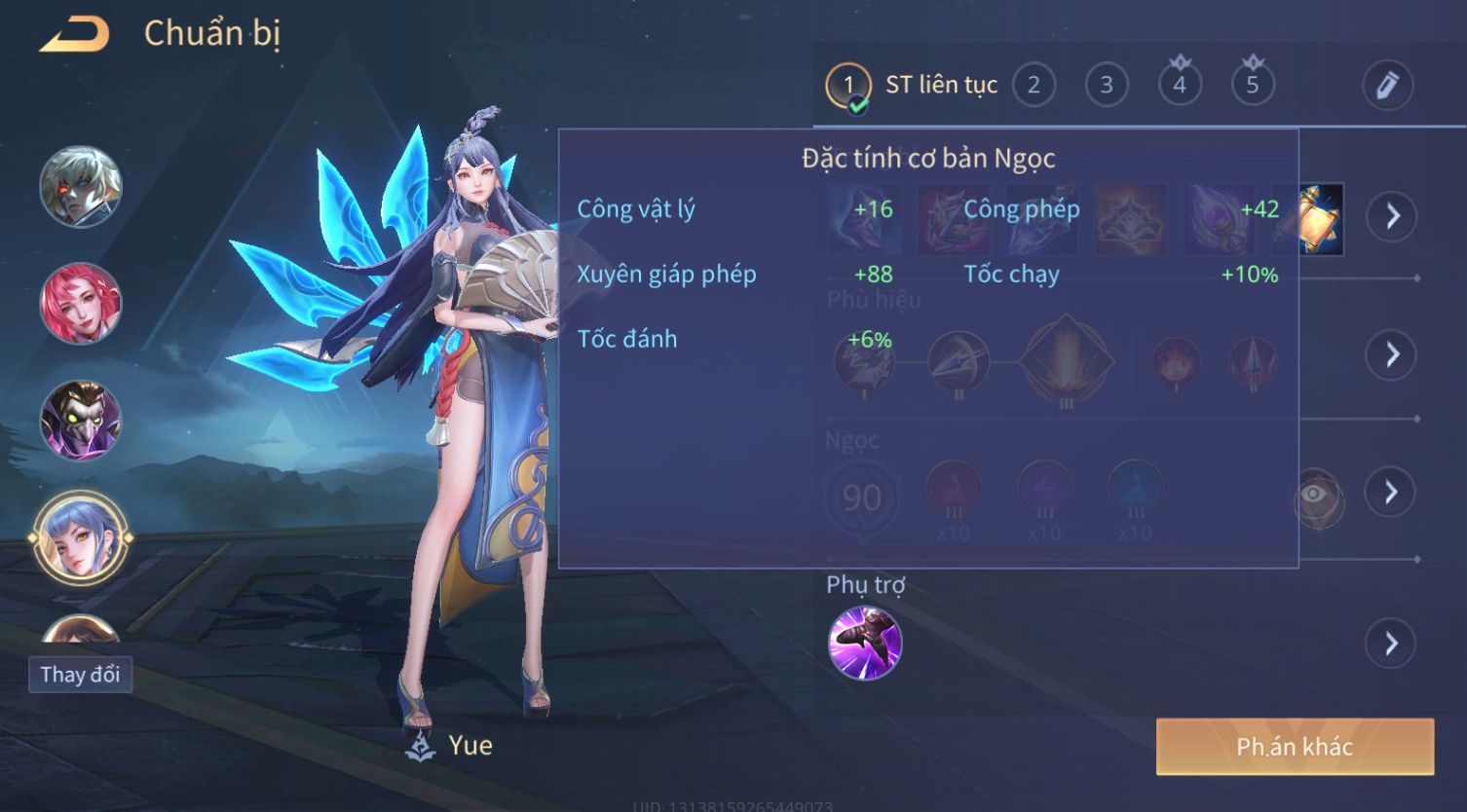Screen dimensions: 1467x812
Task: Switch to loadout preset 2
Action: click(x=1034, y=86)
